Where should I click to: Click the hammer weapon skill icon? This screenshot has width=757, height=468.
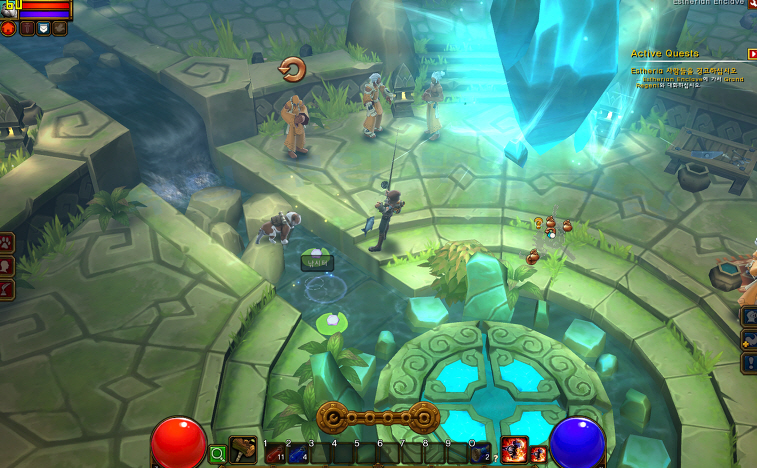point(243,451)
